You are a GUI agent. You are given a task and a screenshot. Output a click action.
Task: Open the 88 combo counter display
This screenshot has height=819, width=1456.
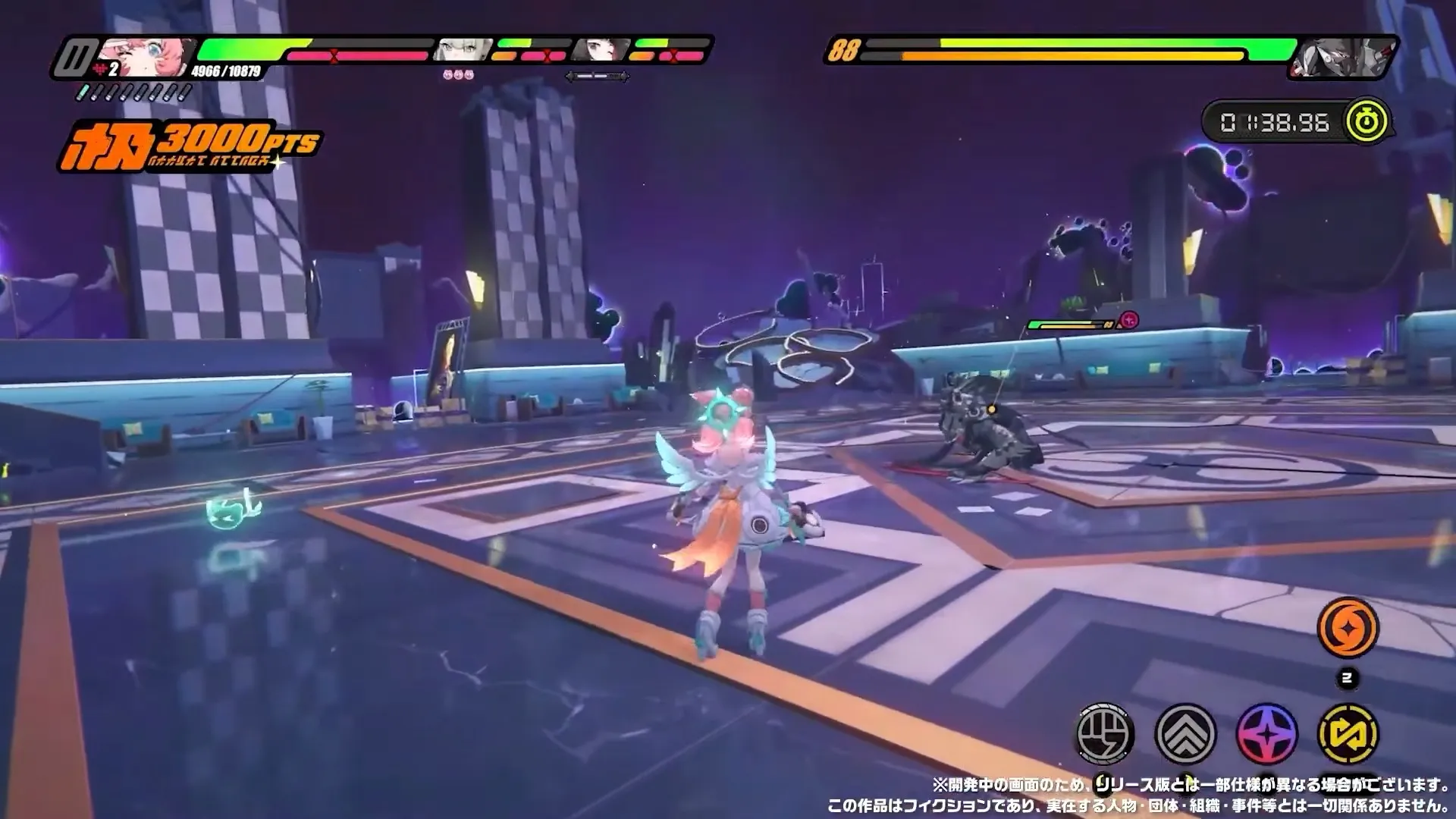844,50
